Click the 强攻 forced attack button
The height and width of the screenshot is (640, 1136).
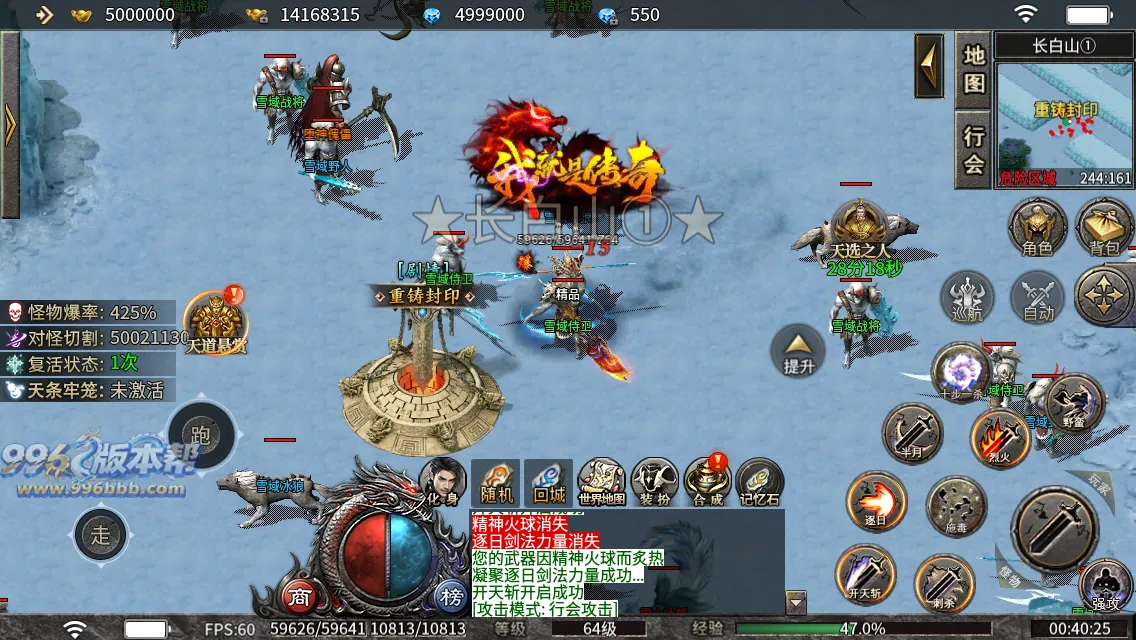(x=1106, y=584)
